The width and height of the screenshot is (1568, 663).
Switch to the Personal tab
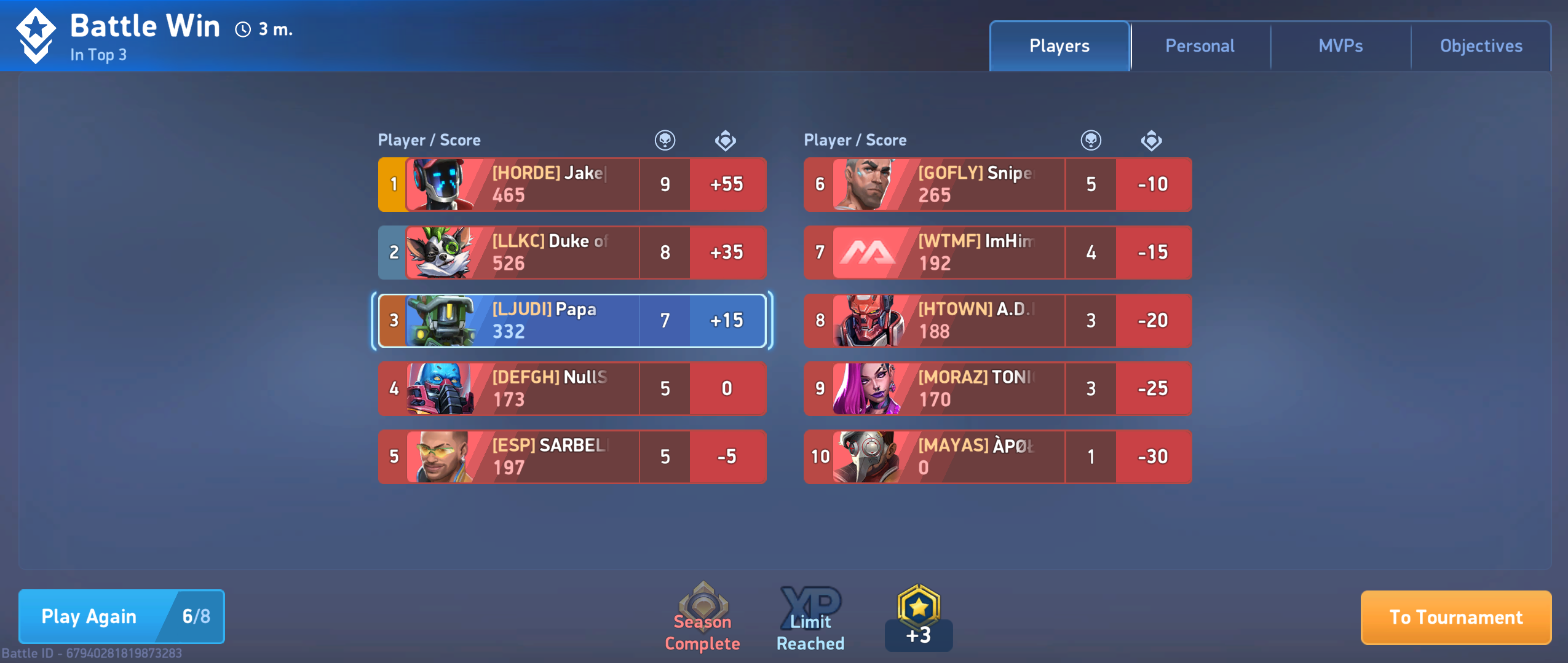click(x=1200, y=46)
